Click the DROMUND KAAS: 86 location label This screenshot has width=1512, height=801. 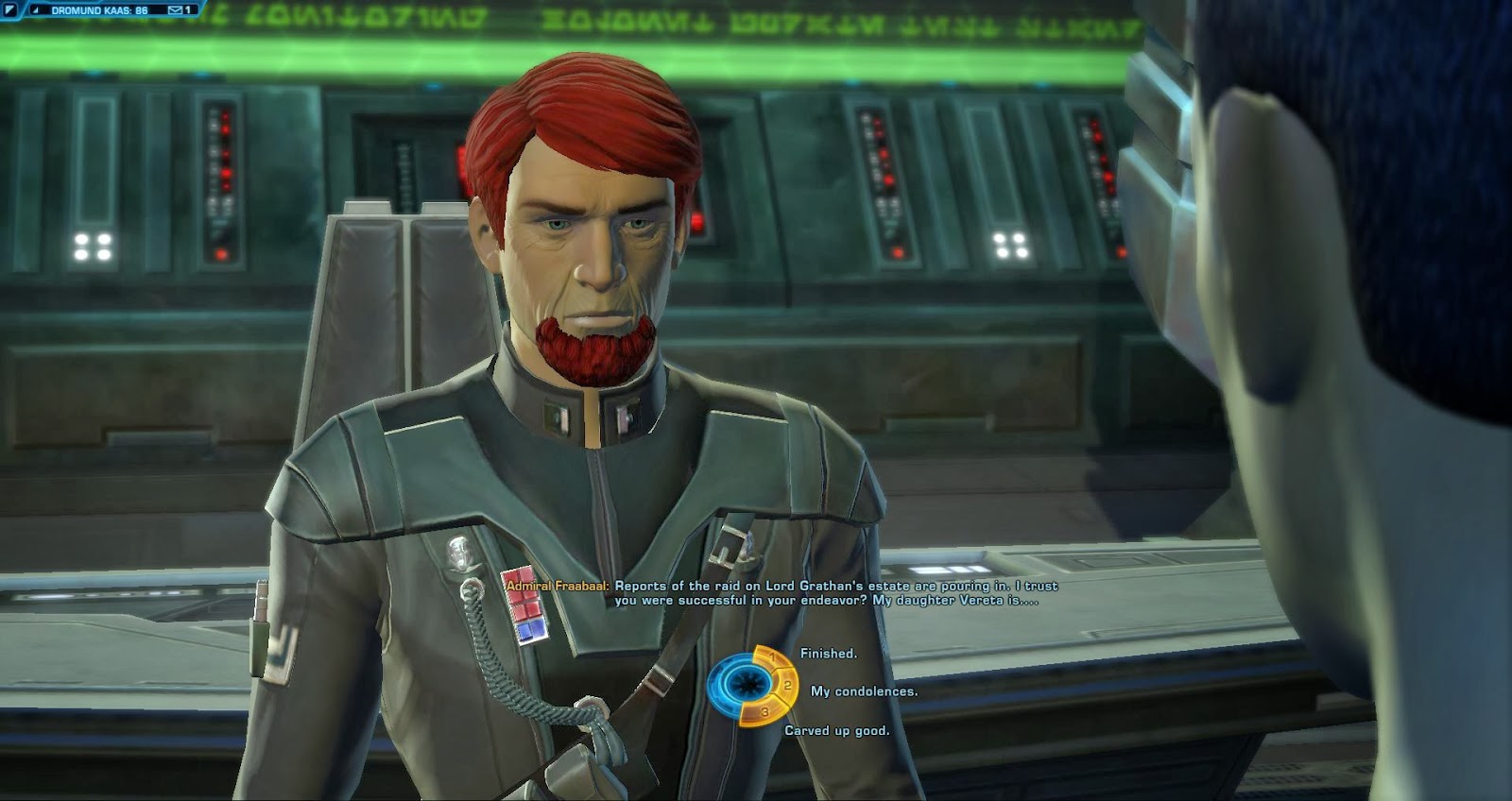coord(99,10)
